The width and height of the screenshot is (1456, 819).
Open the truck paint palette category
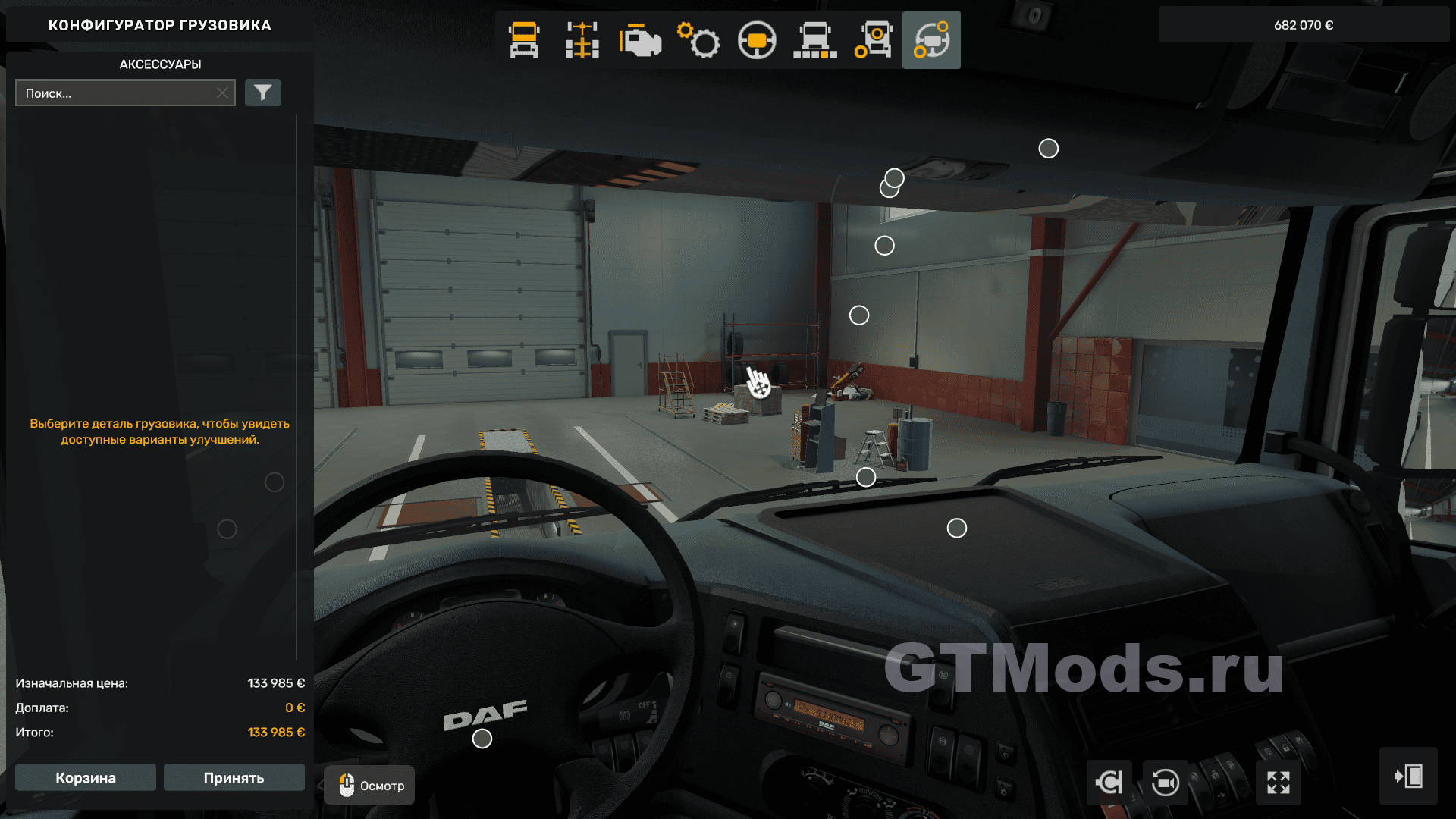[x=815, y=40]
